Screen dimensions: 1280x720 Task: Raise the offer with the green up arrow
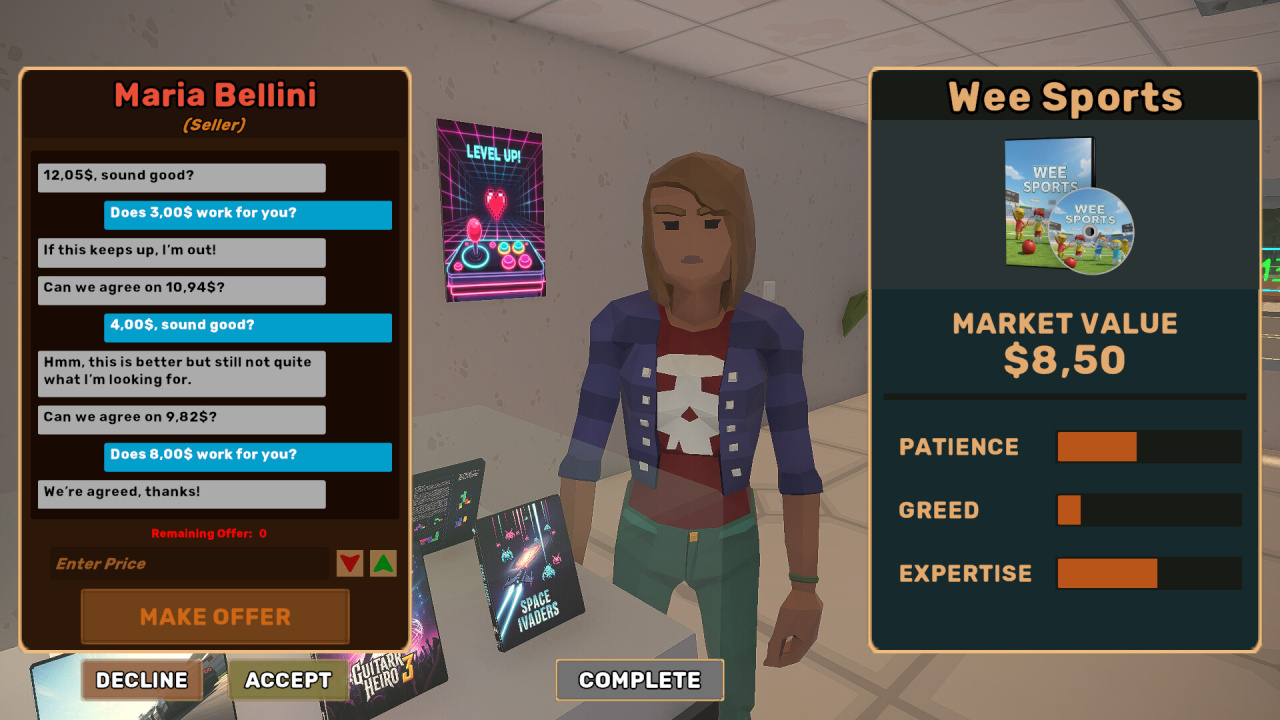[383, 564]
